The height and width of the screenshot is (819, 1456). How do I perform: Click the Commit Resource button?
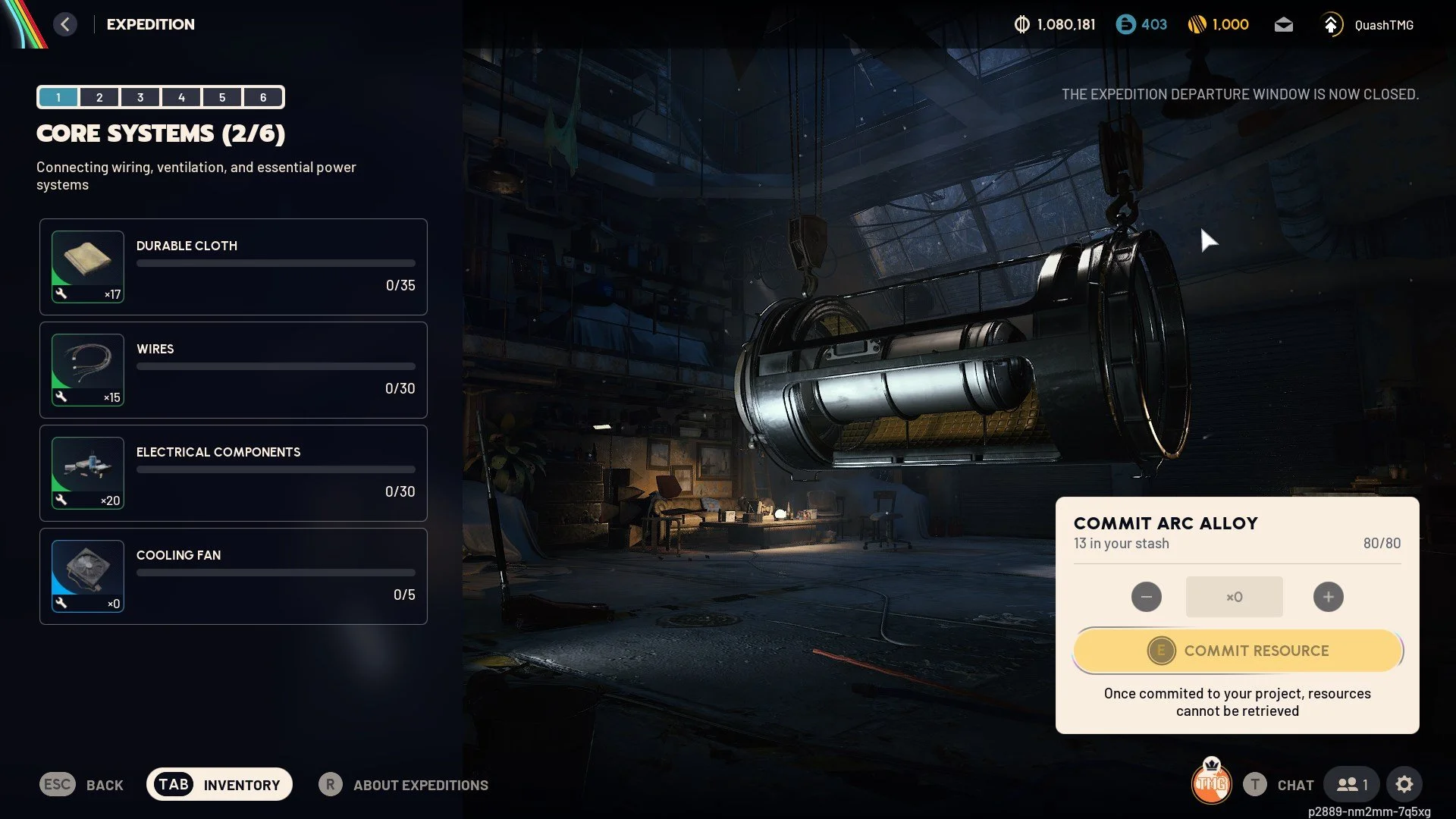click(x=1238, y=651)
